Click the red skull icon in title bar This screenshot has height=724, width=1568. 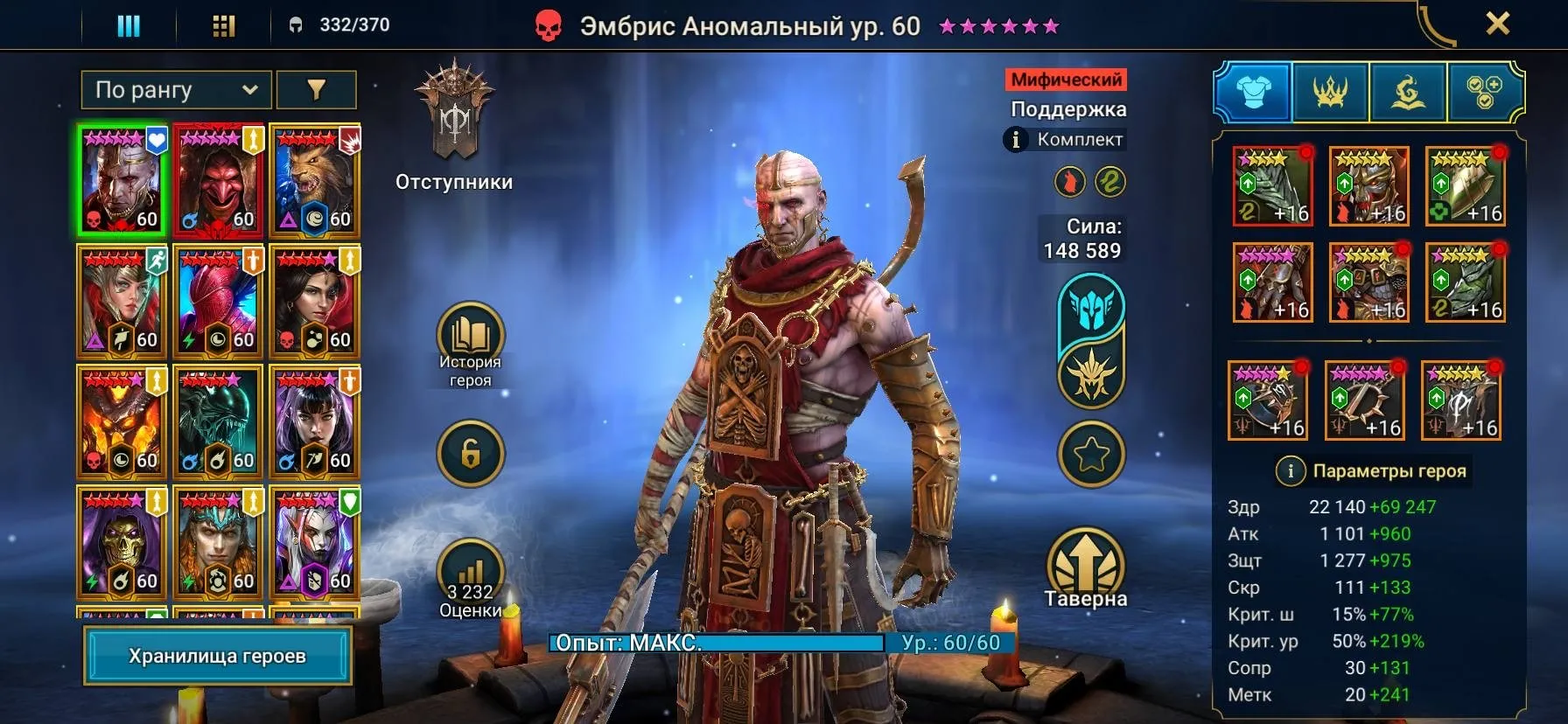point(547,24)
